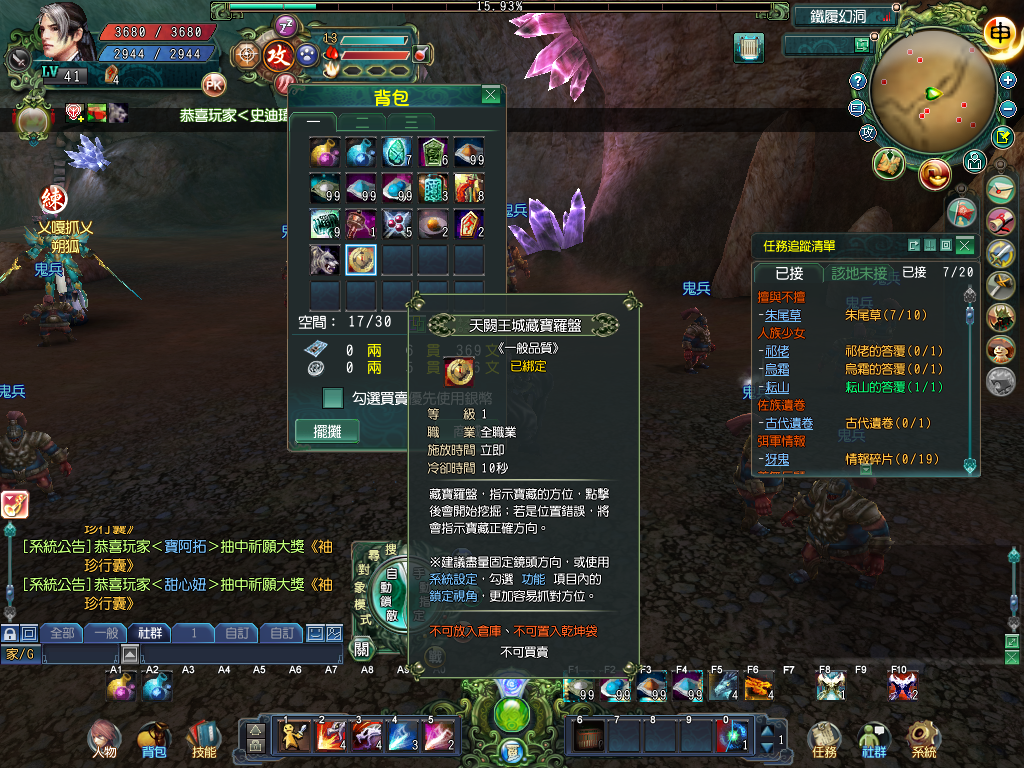Toggle the 勾選買賣 silver-coin priority checkbox
The image size is (1024, 768).
pyautogui.click(x=334, y=398)
